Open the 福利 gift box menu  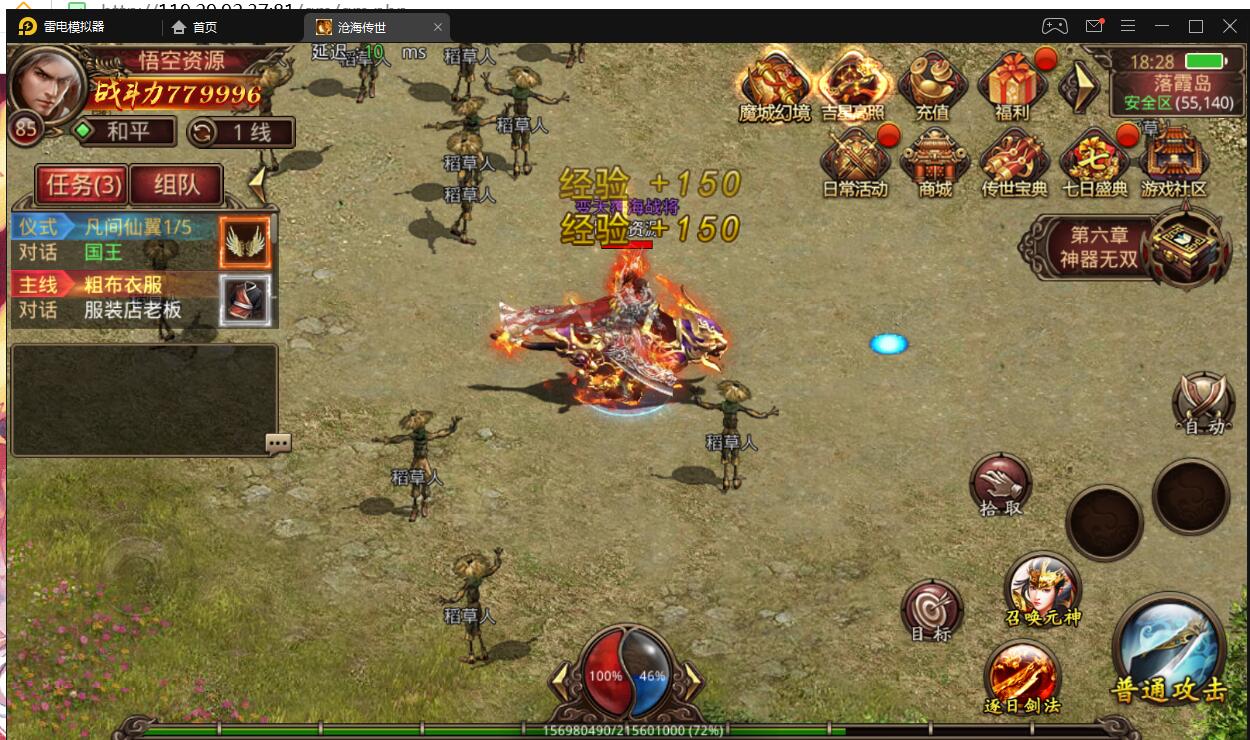(x=1011, y=84)
